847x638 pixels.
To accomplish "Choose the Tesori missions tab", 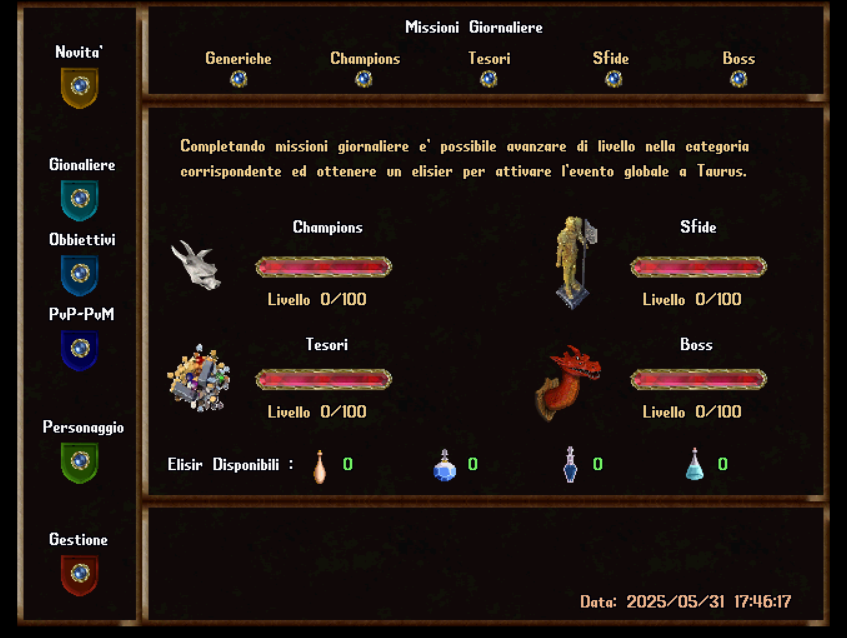I will 489,79.
